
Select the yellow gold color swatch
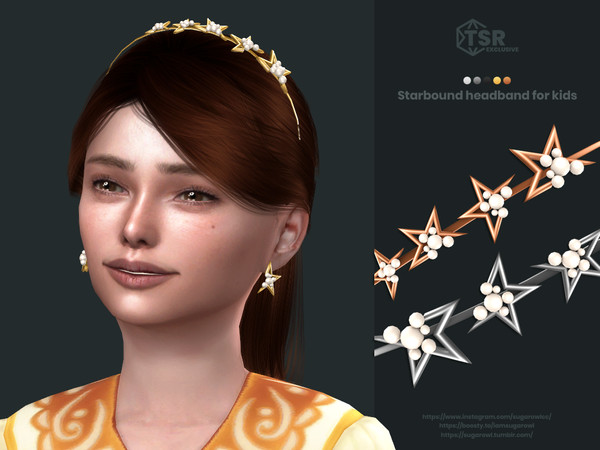click(497, 80)
